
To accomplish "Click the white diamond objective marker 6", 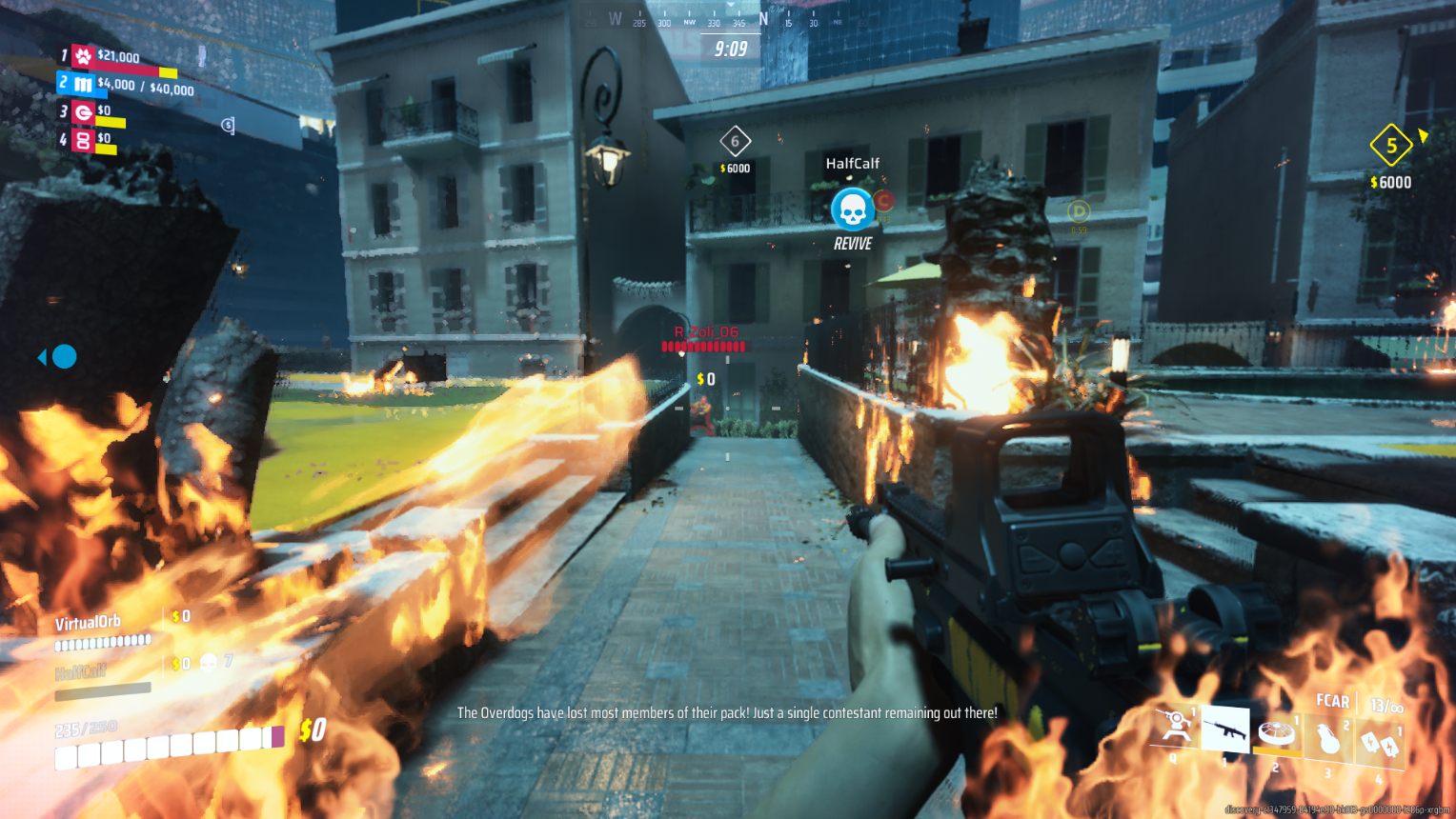I will coord(735,142).
